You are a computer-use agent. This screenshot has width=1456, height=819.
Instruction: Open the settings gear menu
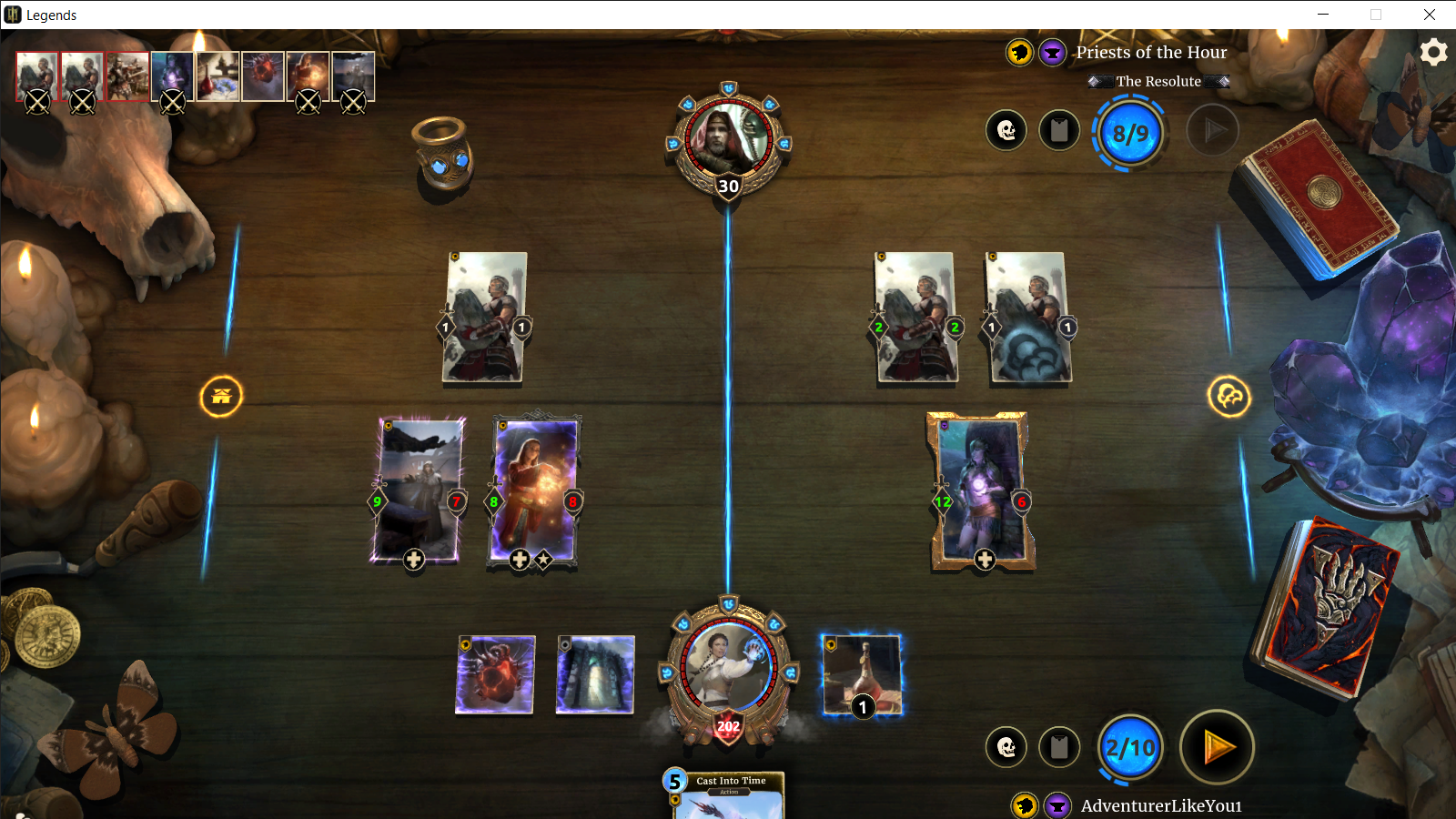coord(1433,52)
